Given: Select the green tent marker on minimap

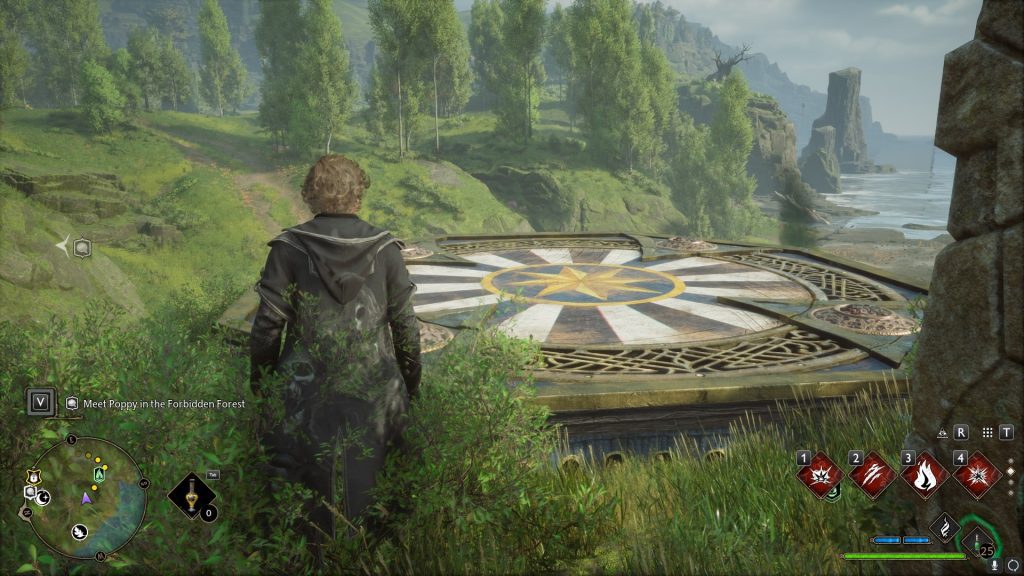Looking at the screenshot, I should tap(99, 473).
